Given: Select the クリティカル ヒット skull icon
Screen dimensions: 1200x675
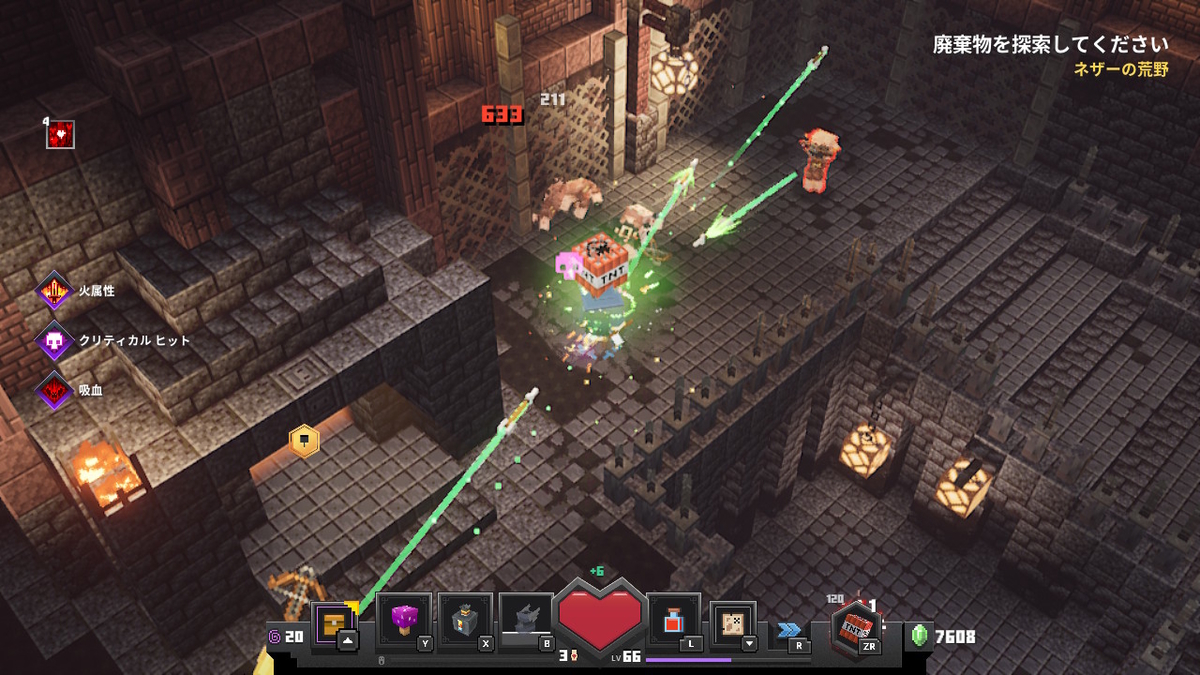Looking at the screenshot, I should (54, 341).
